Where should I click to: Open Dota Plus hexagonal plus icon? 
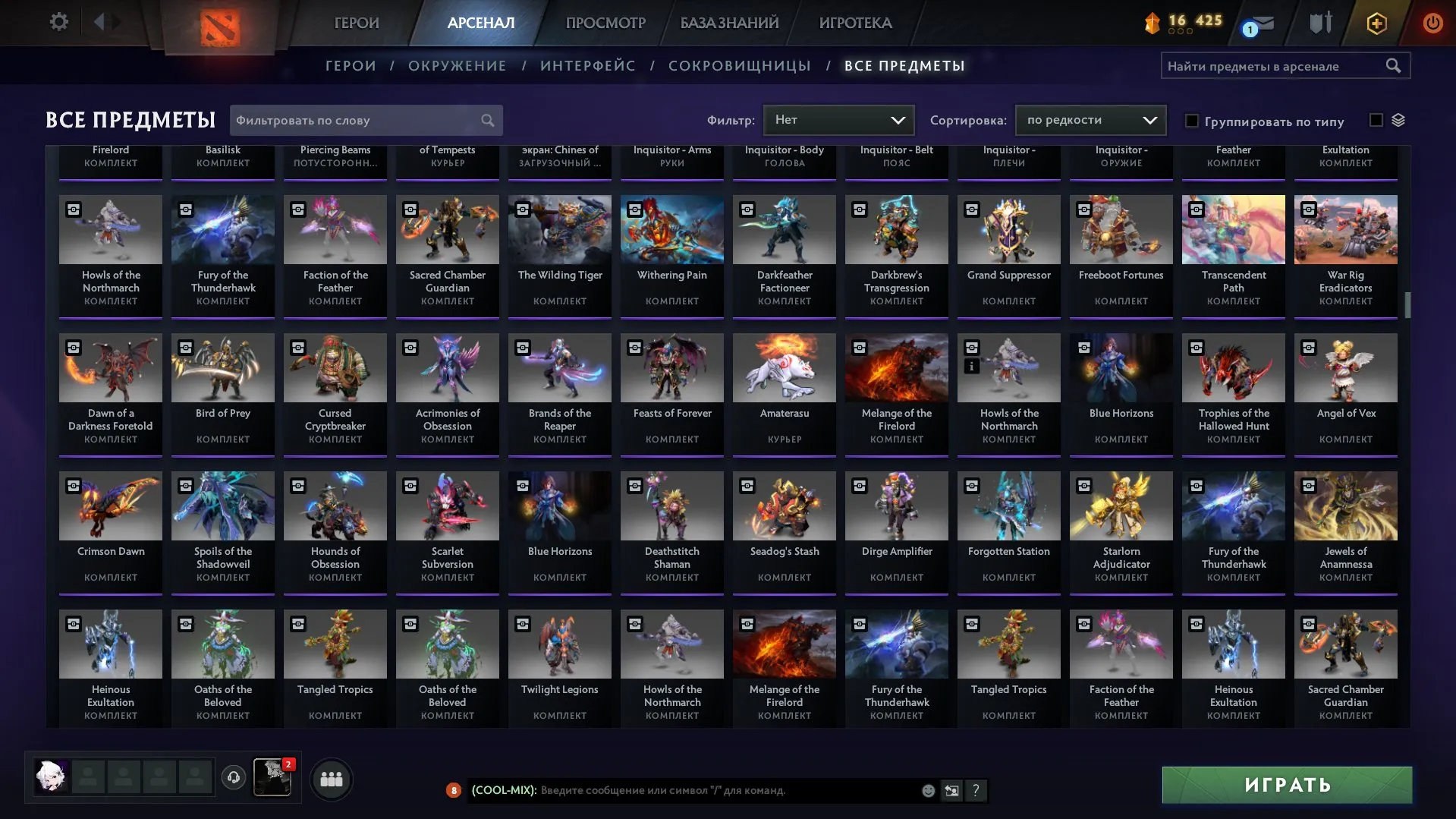point(1376,23)
